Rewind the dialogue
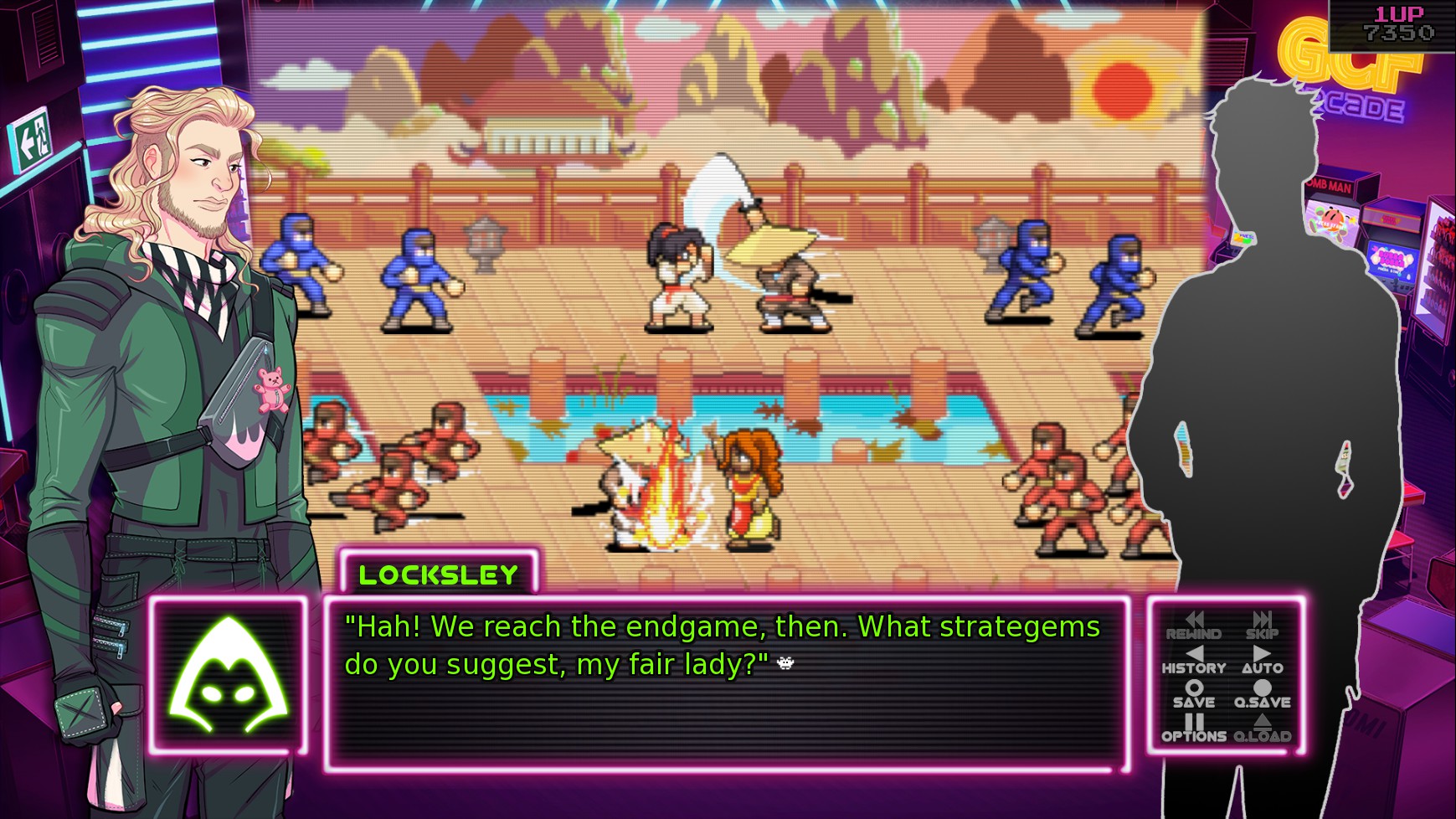1456x819 pixels. point(1193,626)
